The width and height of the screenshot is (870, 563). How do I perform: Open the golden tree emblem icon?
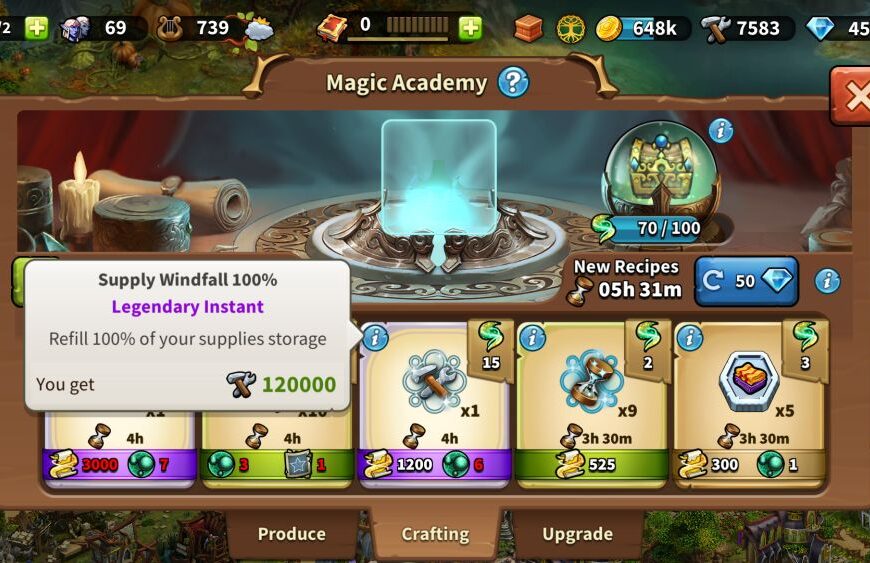(x=571, y=28)
